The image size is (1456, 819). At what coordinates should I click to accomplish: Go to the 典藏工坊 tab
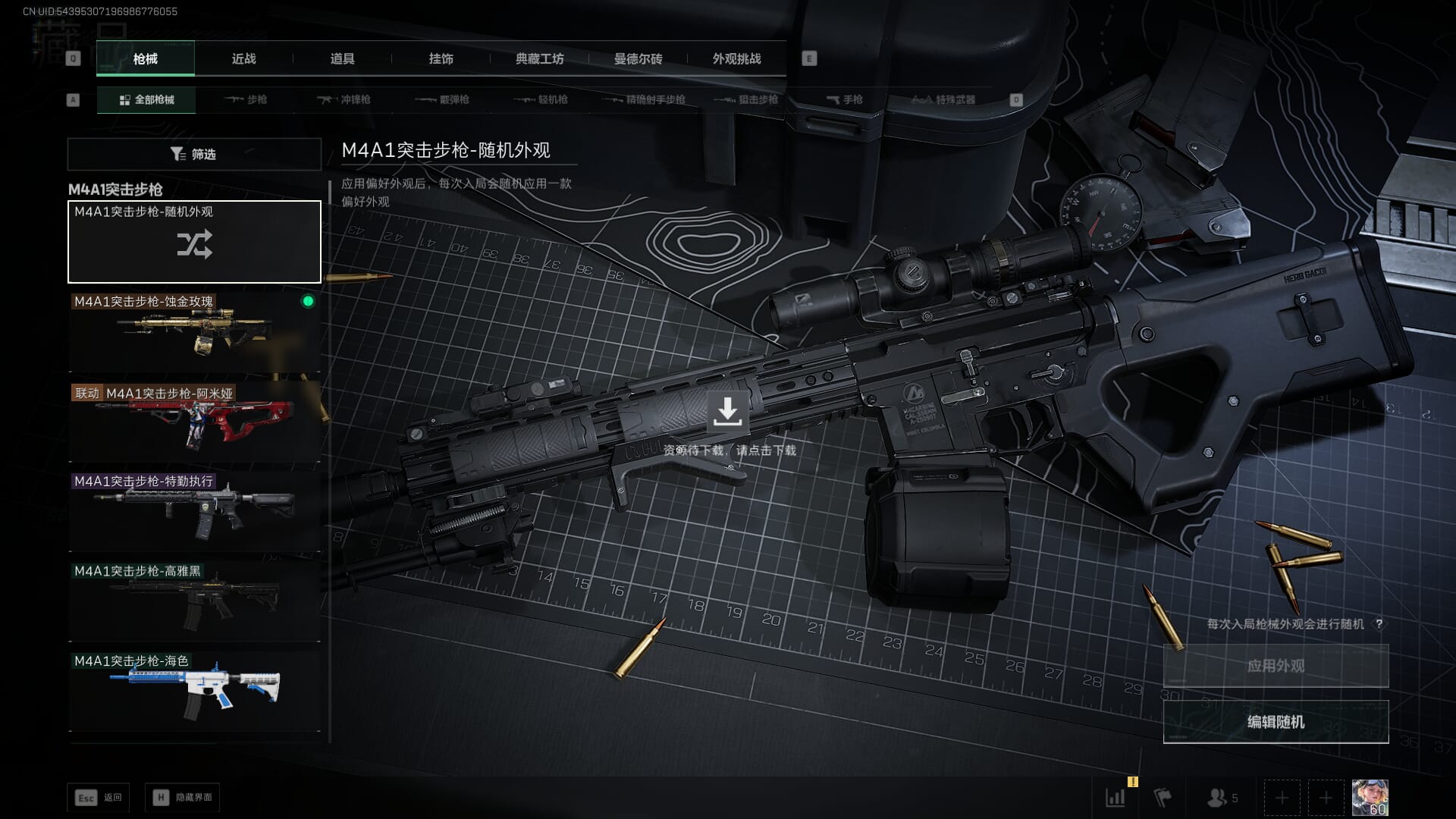point(539,58)
